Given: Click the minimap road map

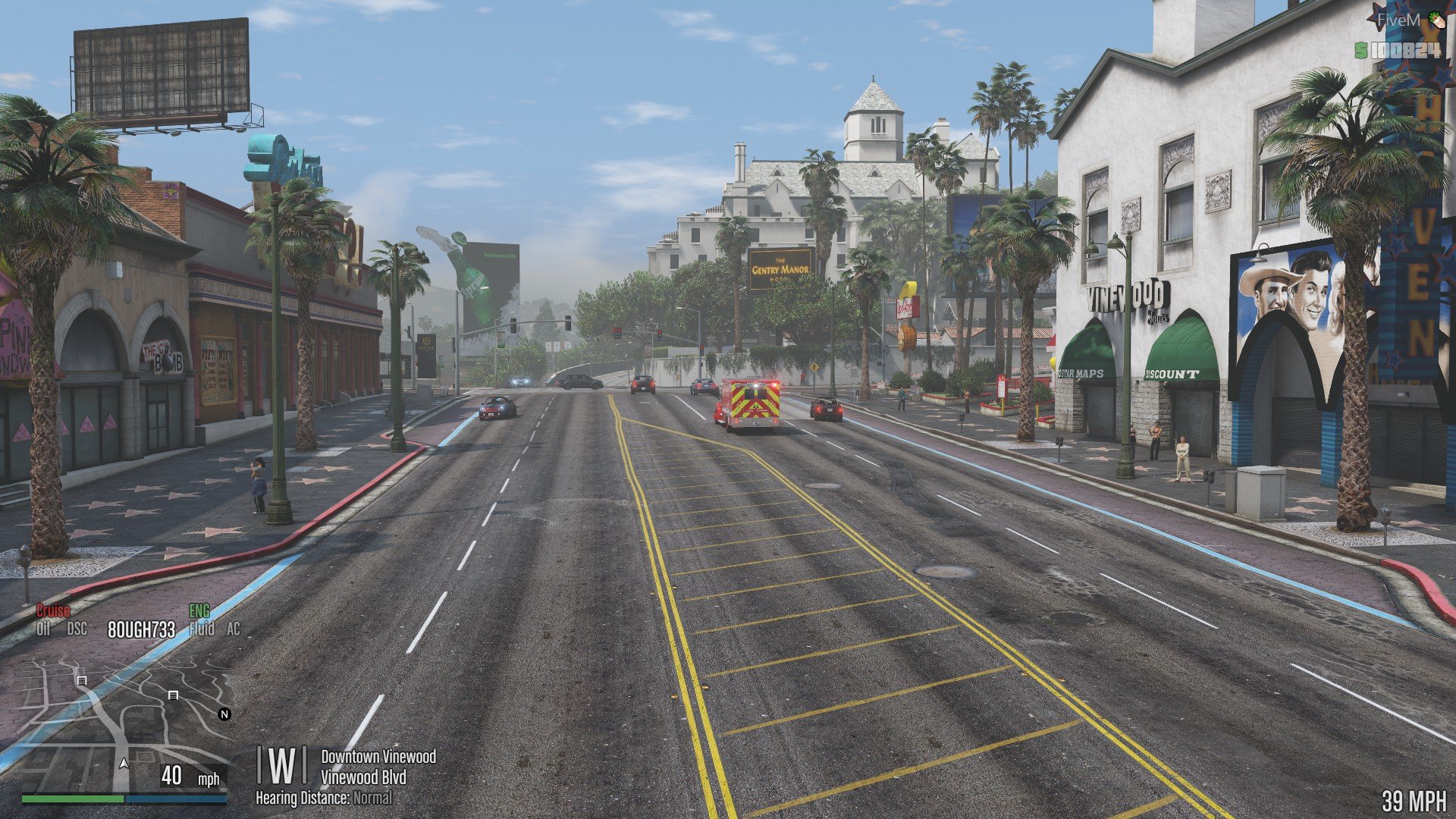Looking at the screenshot, I should click(125, 720).
